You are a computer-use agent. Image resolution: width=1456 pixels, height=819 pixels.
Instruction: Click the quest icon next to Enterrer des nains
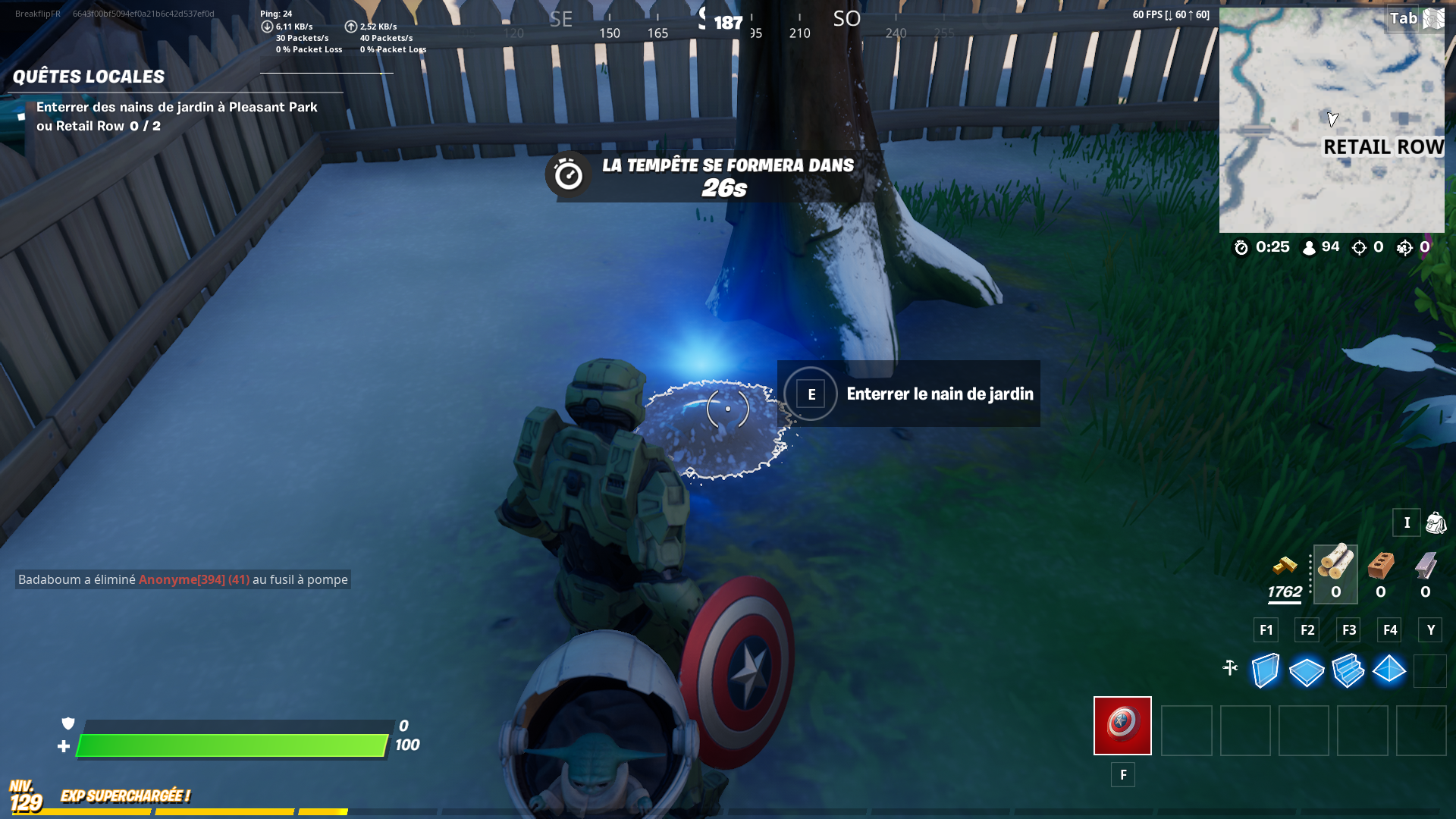tap(23, 118)
